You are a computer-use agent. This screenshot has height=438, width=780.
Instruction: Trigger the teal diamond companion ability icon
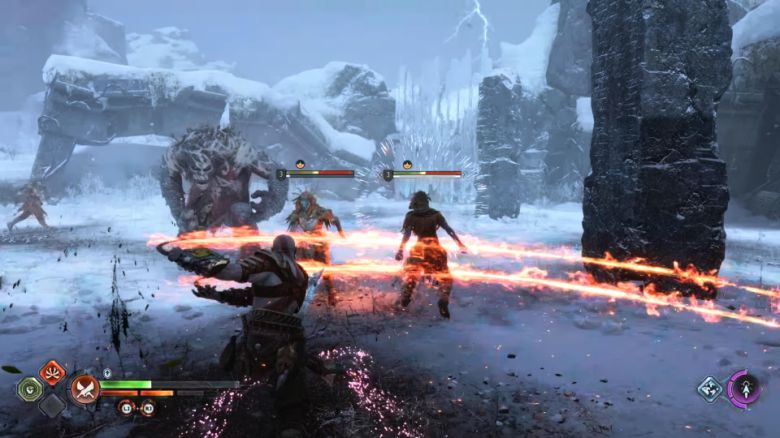(x=710, y=389)
